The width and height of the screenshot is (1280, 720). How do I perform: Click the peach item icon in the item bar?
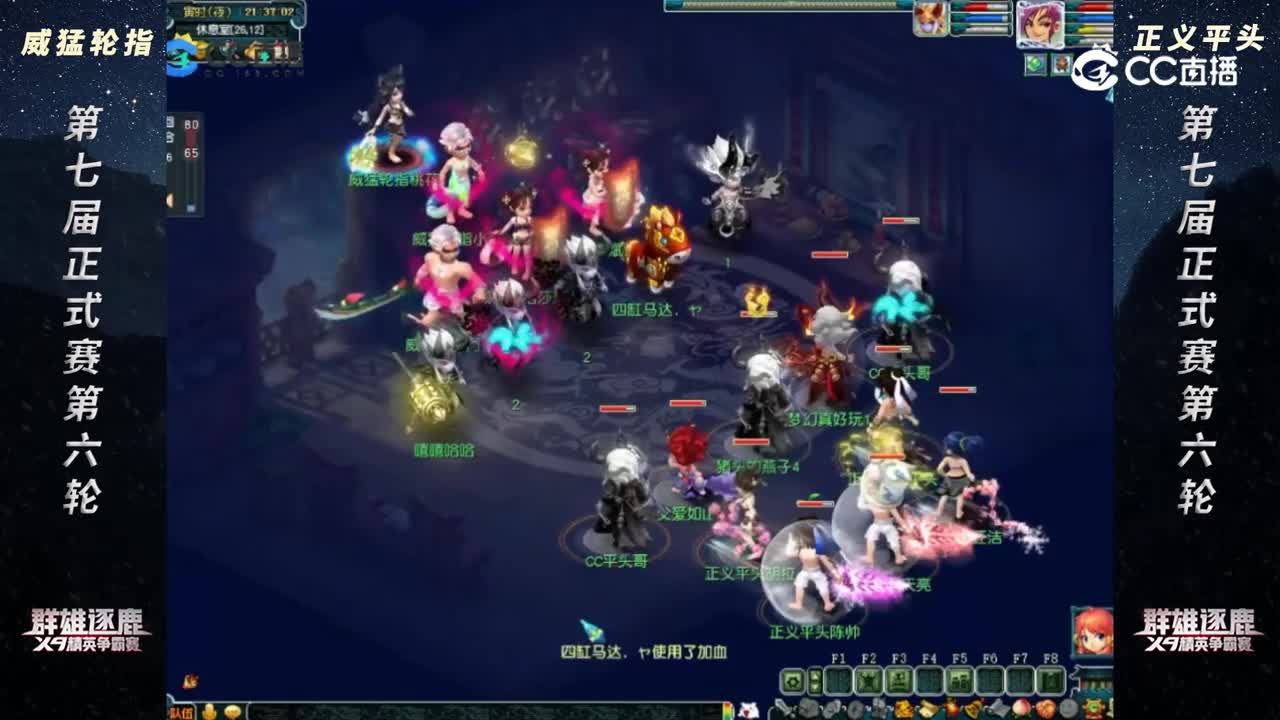pyautogui.click(x=1023, y=708)
